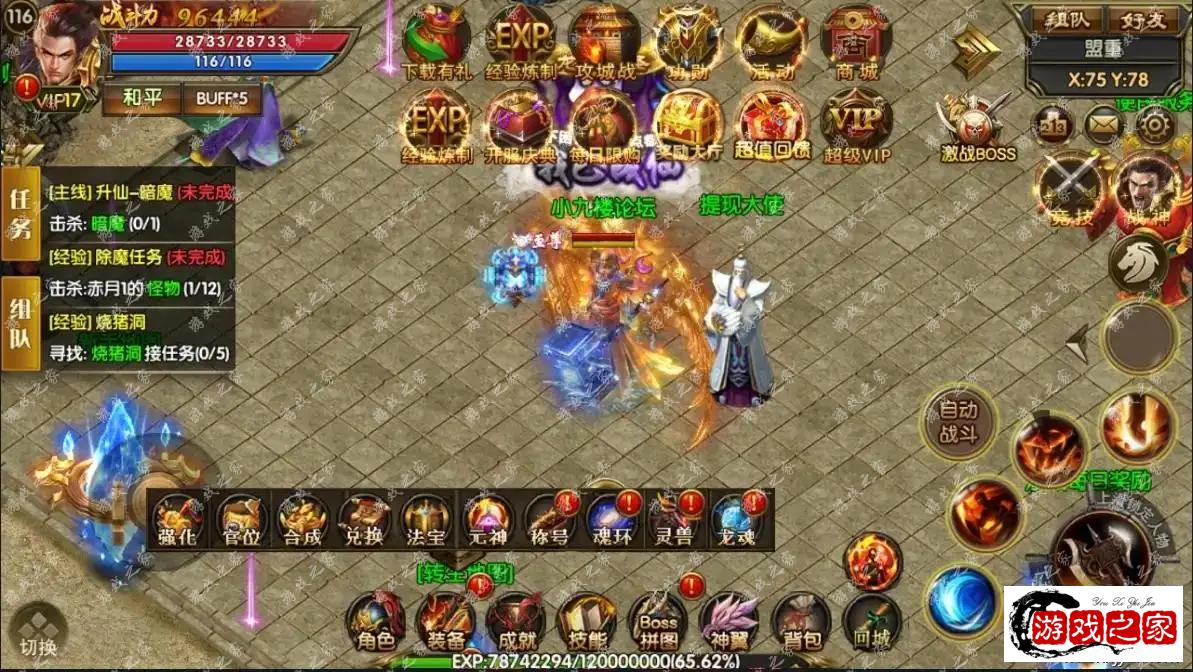The image size is (1193, 672).
Task: Open the 技能 skills menu
Action: [586, 624]
